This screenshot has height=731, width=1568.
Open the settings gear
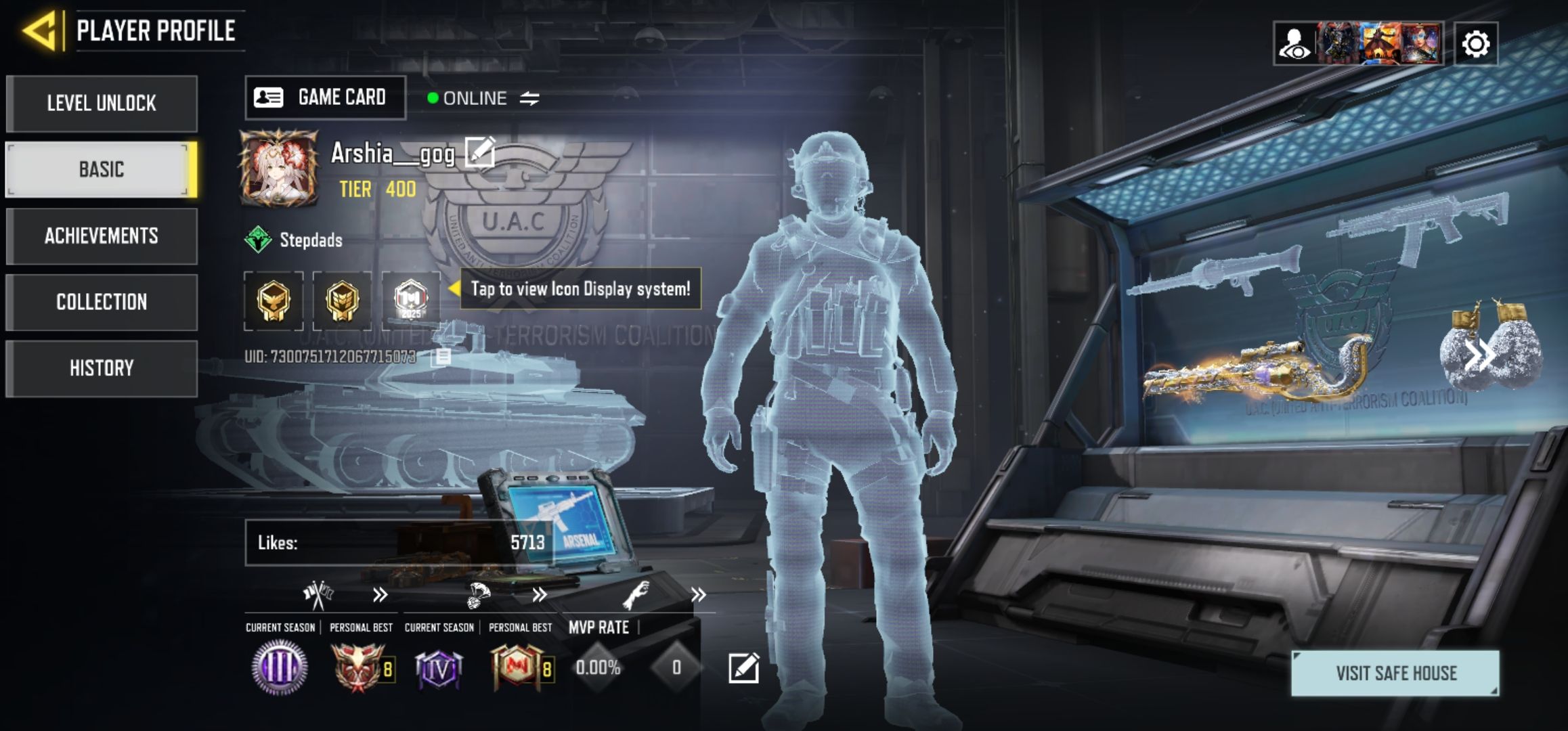point(1475,45)
